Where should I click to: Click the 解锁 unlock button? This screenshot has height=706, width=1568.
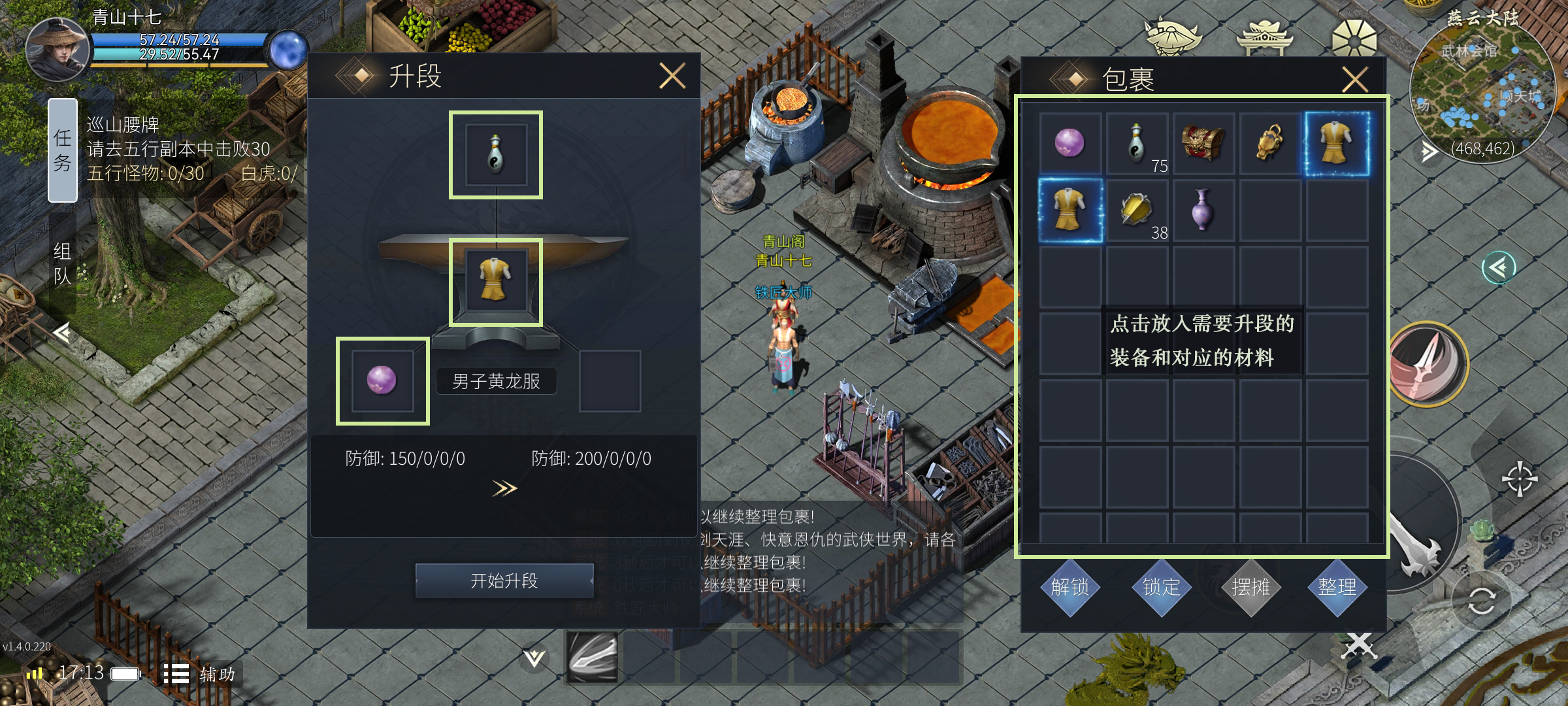pyautogui.click(x=1070, y=587)
